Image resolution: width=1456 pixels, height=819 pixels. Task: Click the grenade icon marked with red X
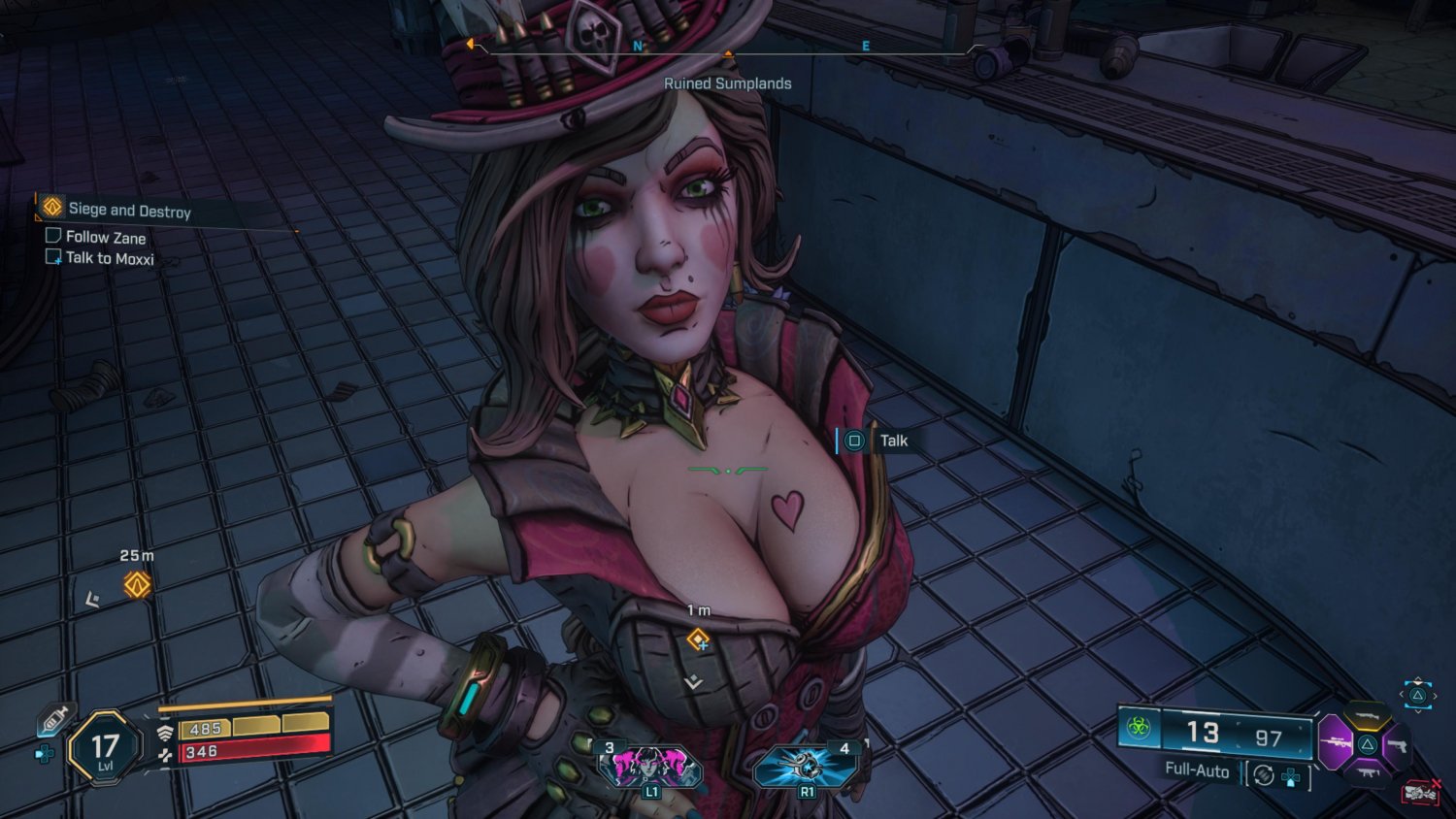coord(1419,792)
